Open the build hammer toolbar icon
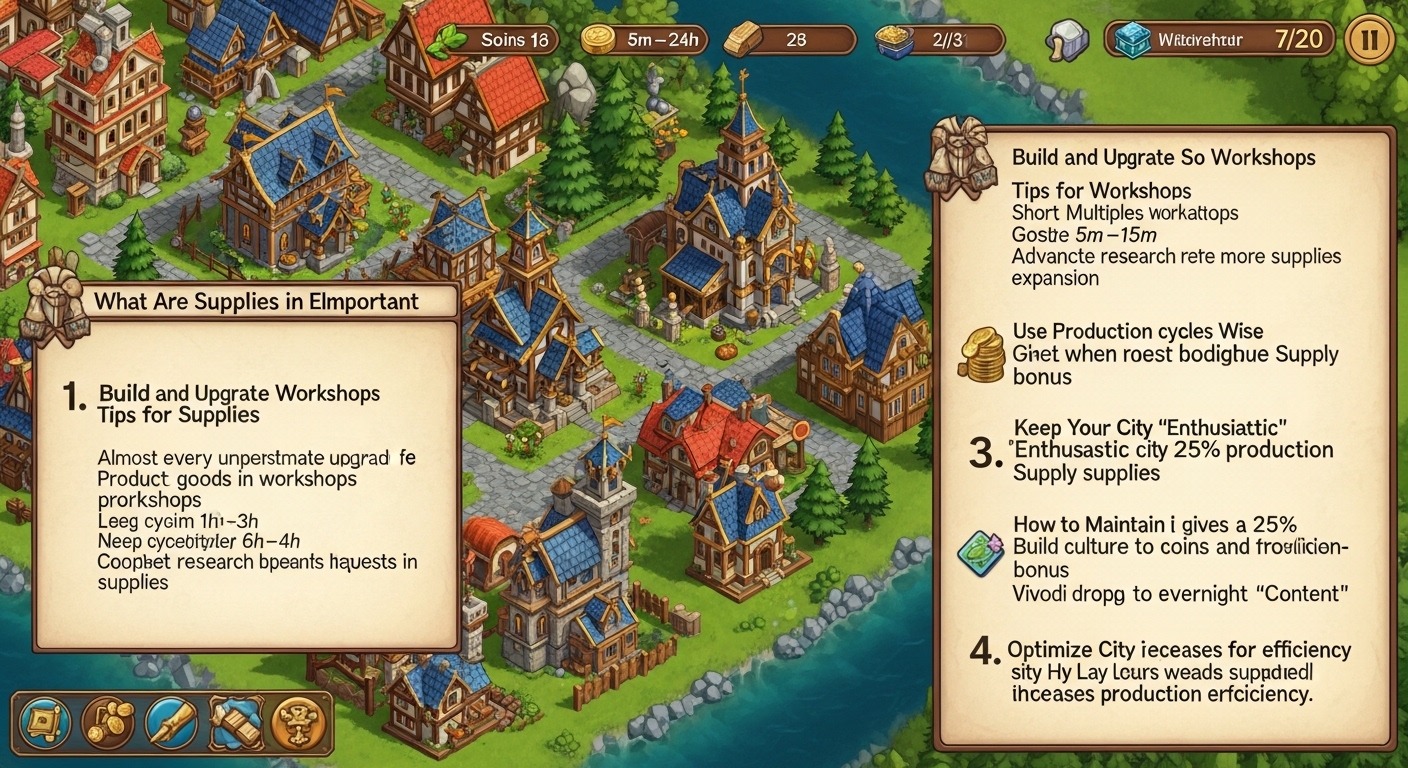Image resolution: width=1408 pixels, height=768 pixels. 235,720
